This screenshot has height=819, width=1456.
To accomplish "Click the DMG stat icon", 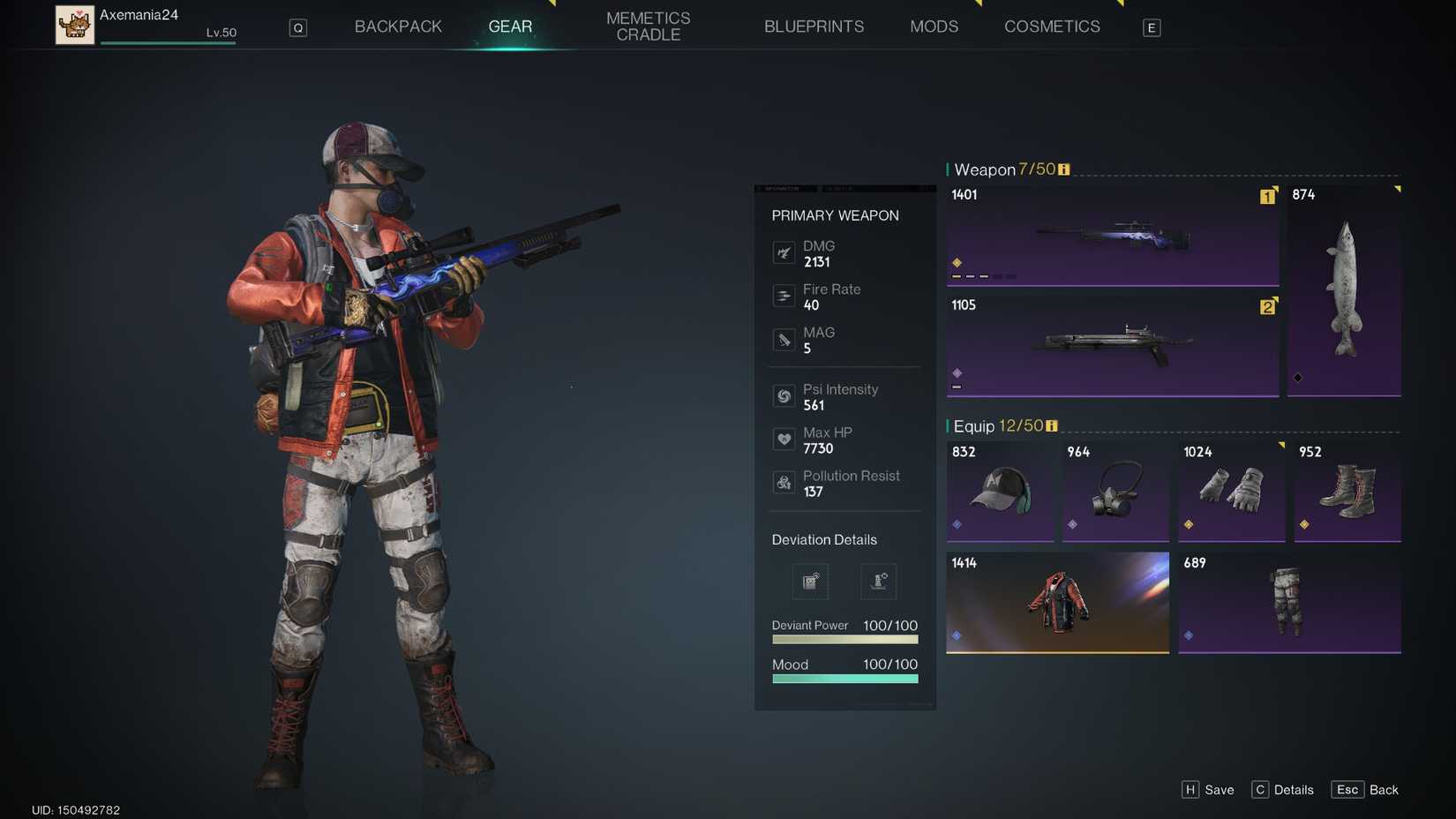I will tap(784, 253).
